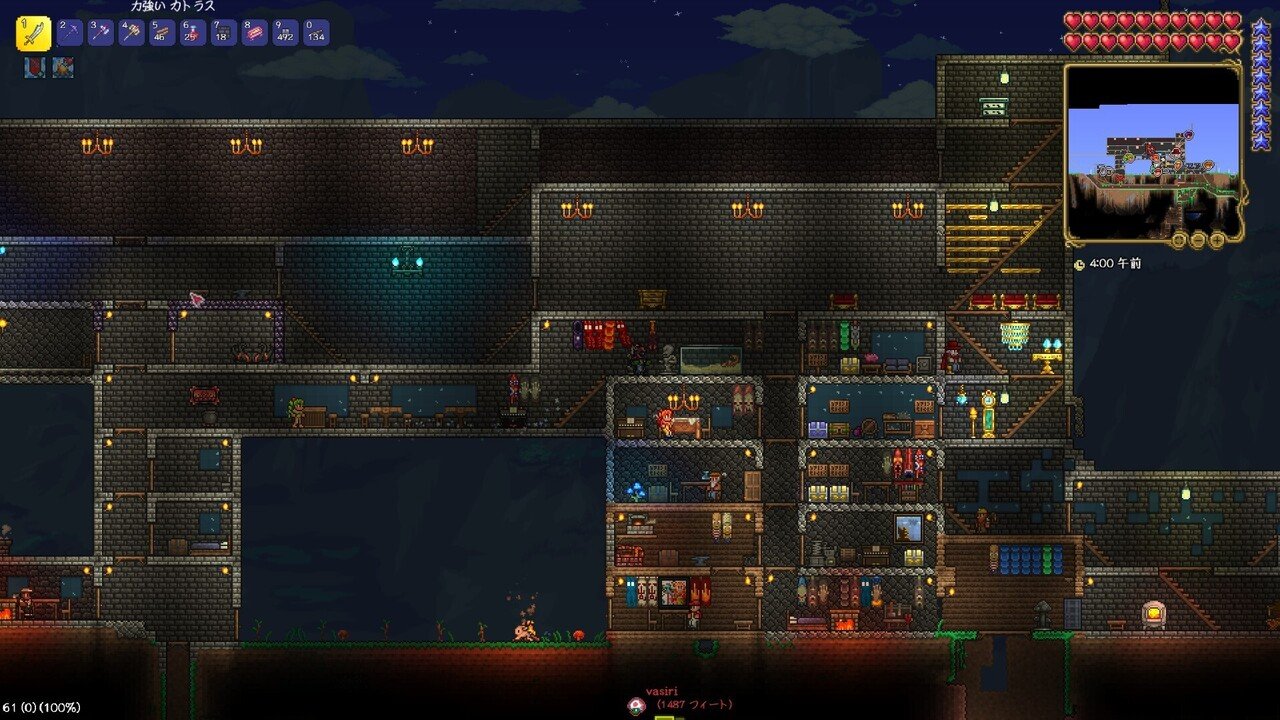Choose the golden hammer in hotbar slot 4
This screenshot has width=1280, height=720.
[x=131, y=33]
